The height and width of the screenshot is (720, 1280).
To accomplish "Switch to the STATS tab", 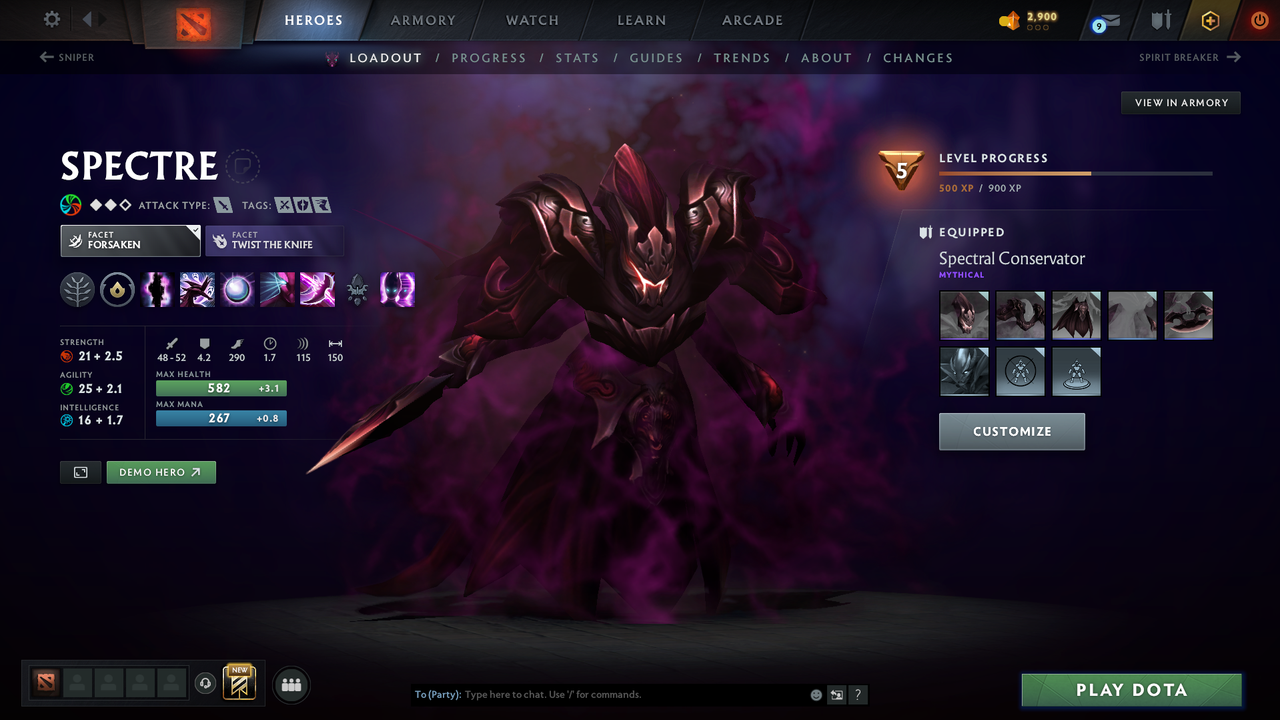I will pyautogui.click(x=577, y=58).
